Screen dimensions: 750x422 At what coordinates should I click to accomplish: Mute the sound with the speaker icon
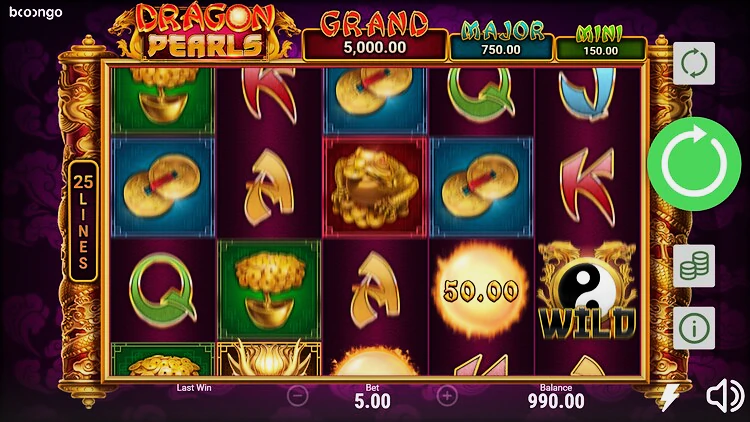pyautogui.click(x=725, y=397)
